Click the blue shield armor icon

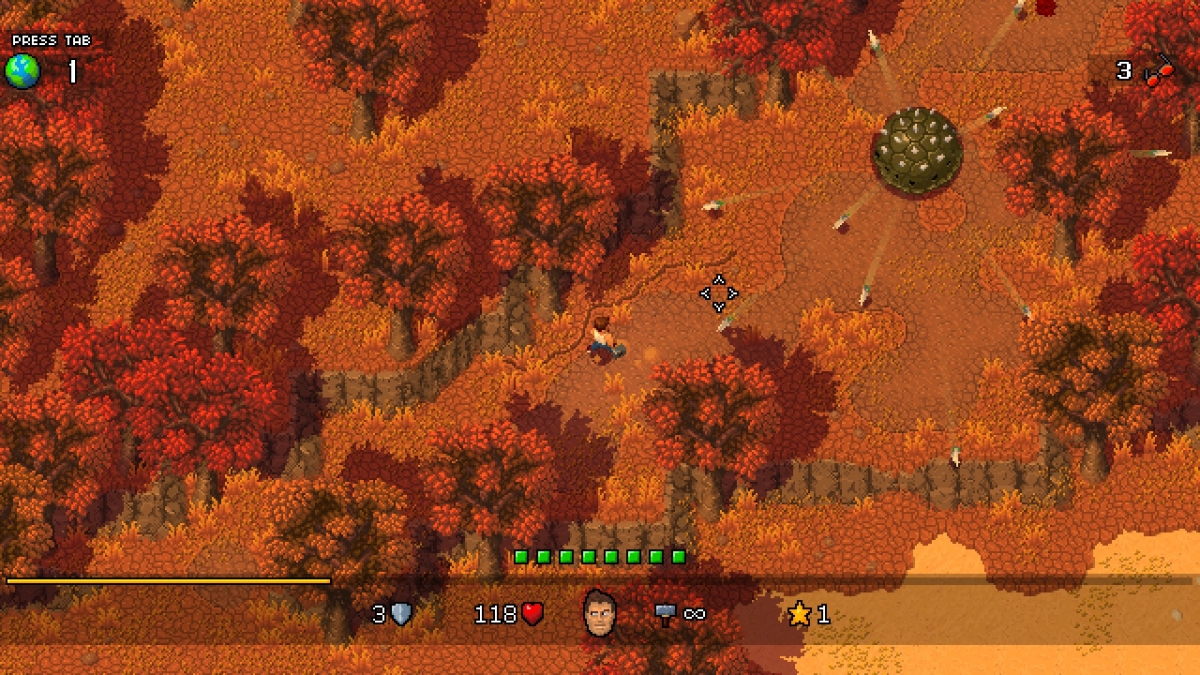[x=402, y=613]
